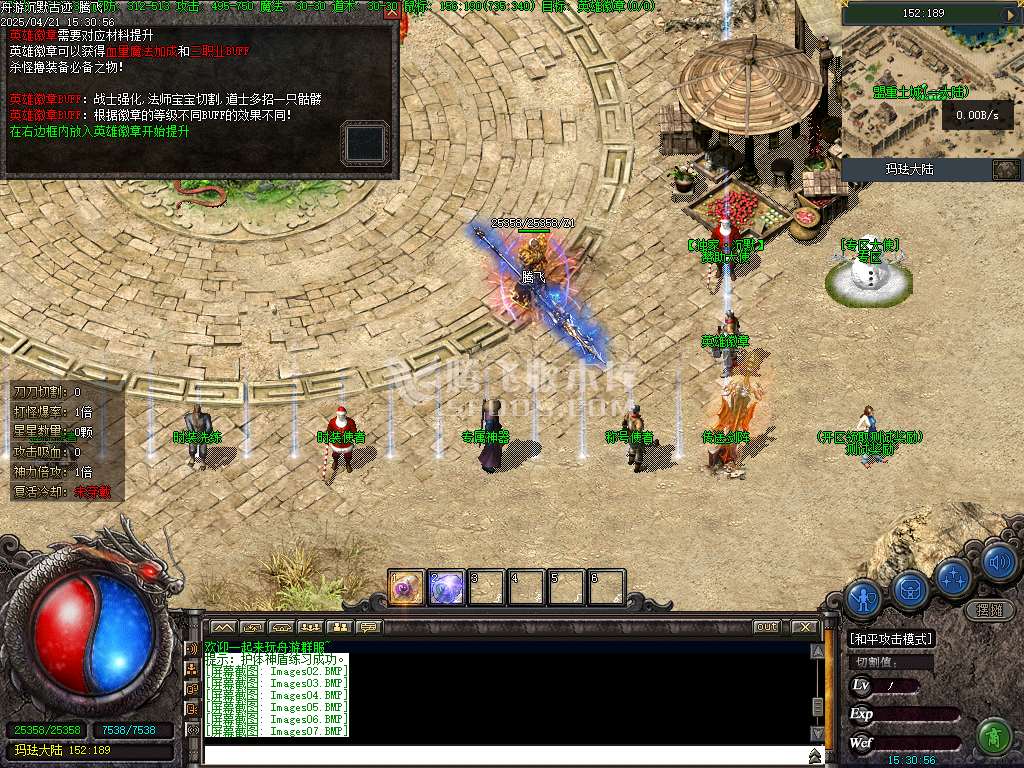Viewport: 1024px width, 768px height.
Task: Open the character panel with the warrior icon
Action: 863,599
